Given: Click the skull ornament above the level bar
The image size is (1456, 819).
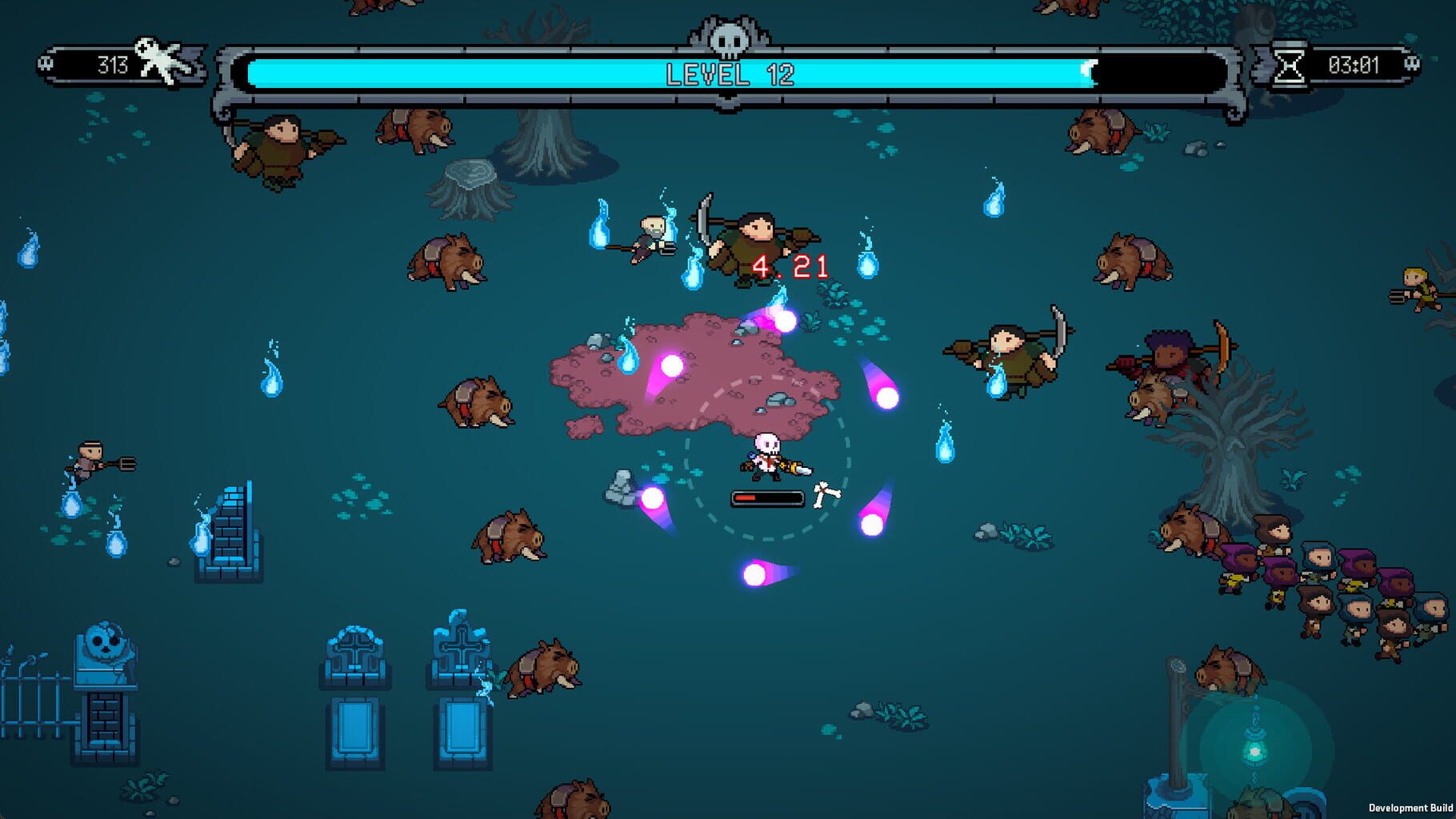Looking at the screenshot, I should pyautogui.click(x=728, y=36).
